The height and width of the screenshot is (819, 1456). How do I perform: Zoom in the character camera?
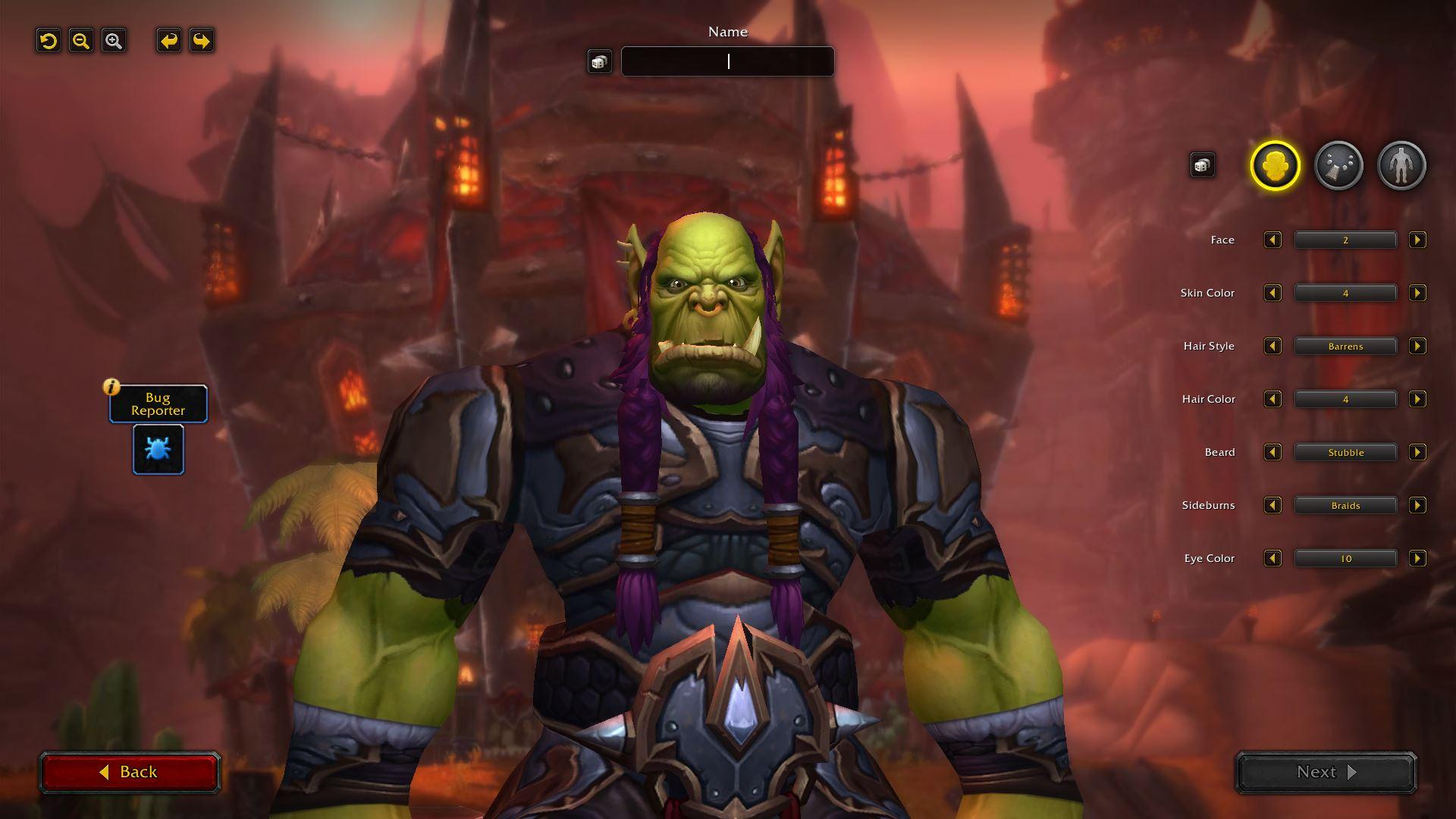pyautogui.click(x=114, y=41)
